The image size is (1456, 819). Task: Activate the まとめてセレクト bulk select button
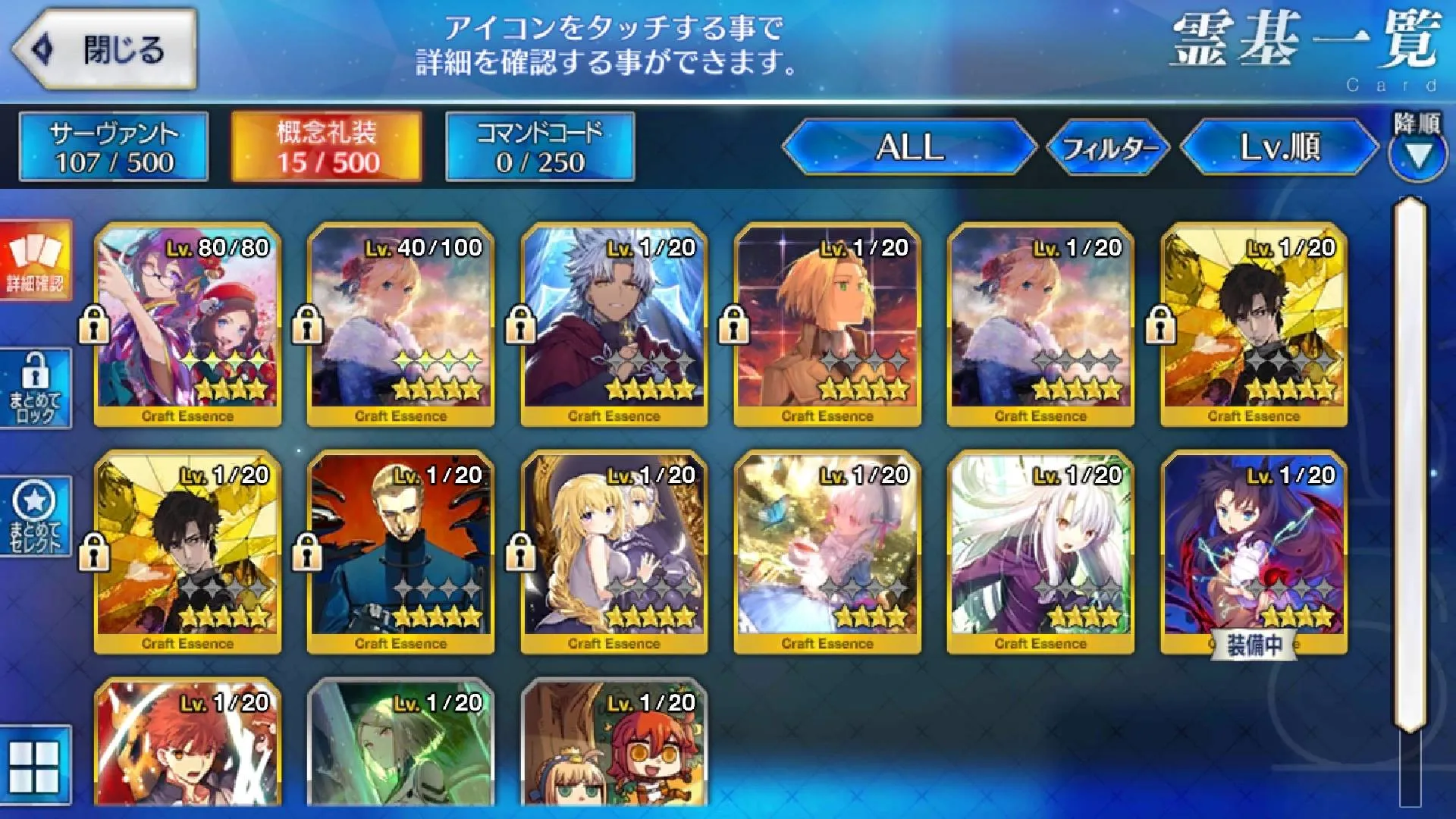coord(36,516)
